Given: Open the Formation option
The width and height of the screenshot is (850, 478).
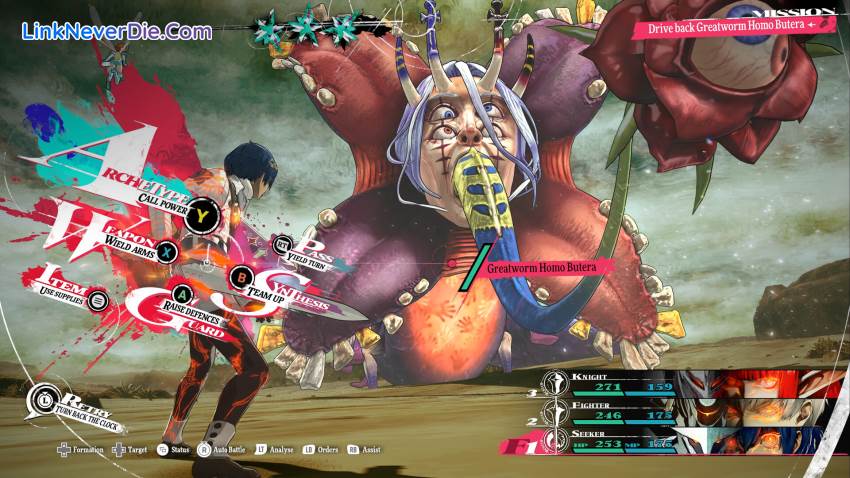Looking at the screenshot, I should (x=81, y=450).
